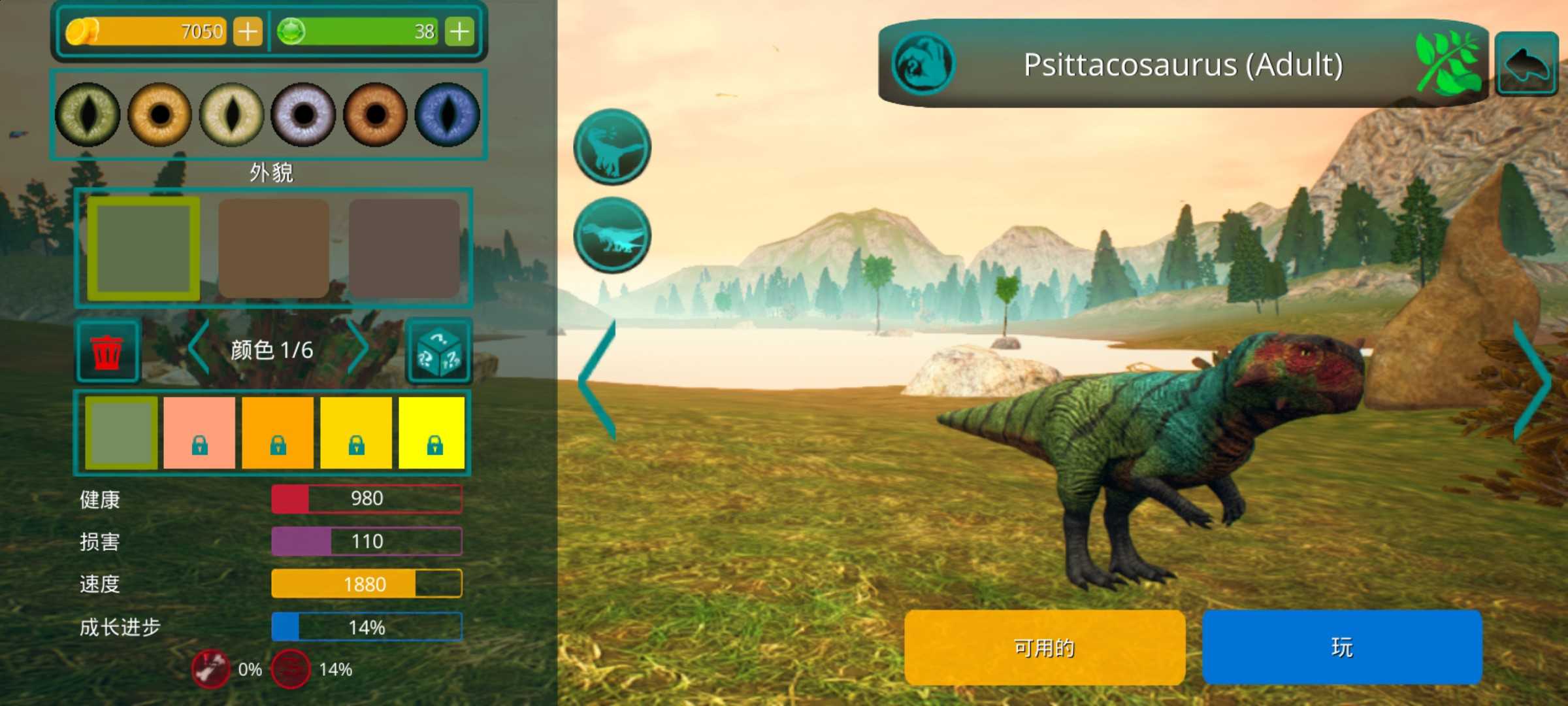Randomize colors with the dice button
Screen dimensions: 1568x706
tap(439, 352)
